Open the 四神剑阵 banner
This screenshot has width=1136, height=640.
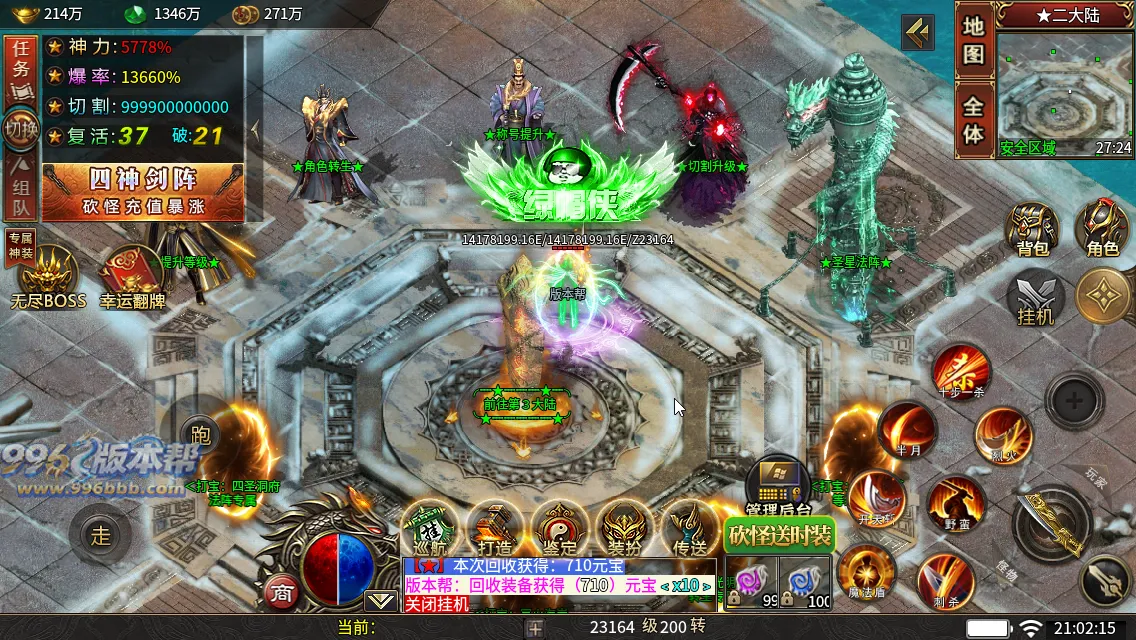[x=143, y=191]
